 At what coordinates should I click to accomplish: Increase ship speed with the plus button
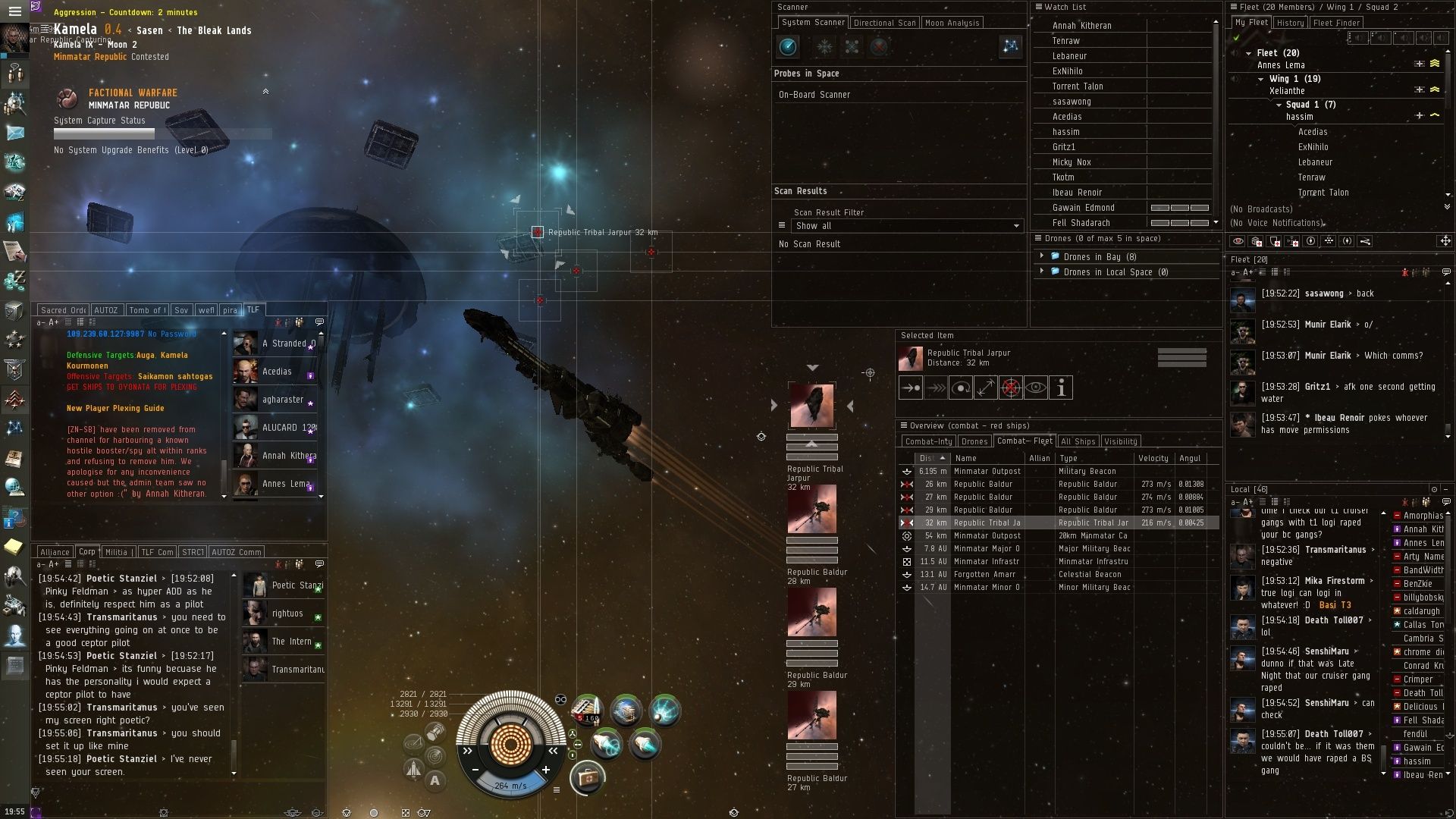[545, 770]
